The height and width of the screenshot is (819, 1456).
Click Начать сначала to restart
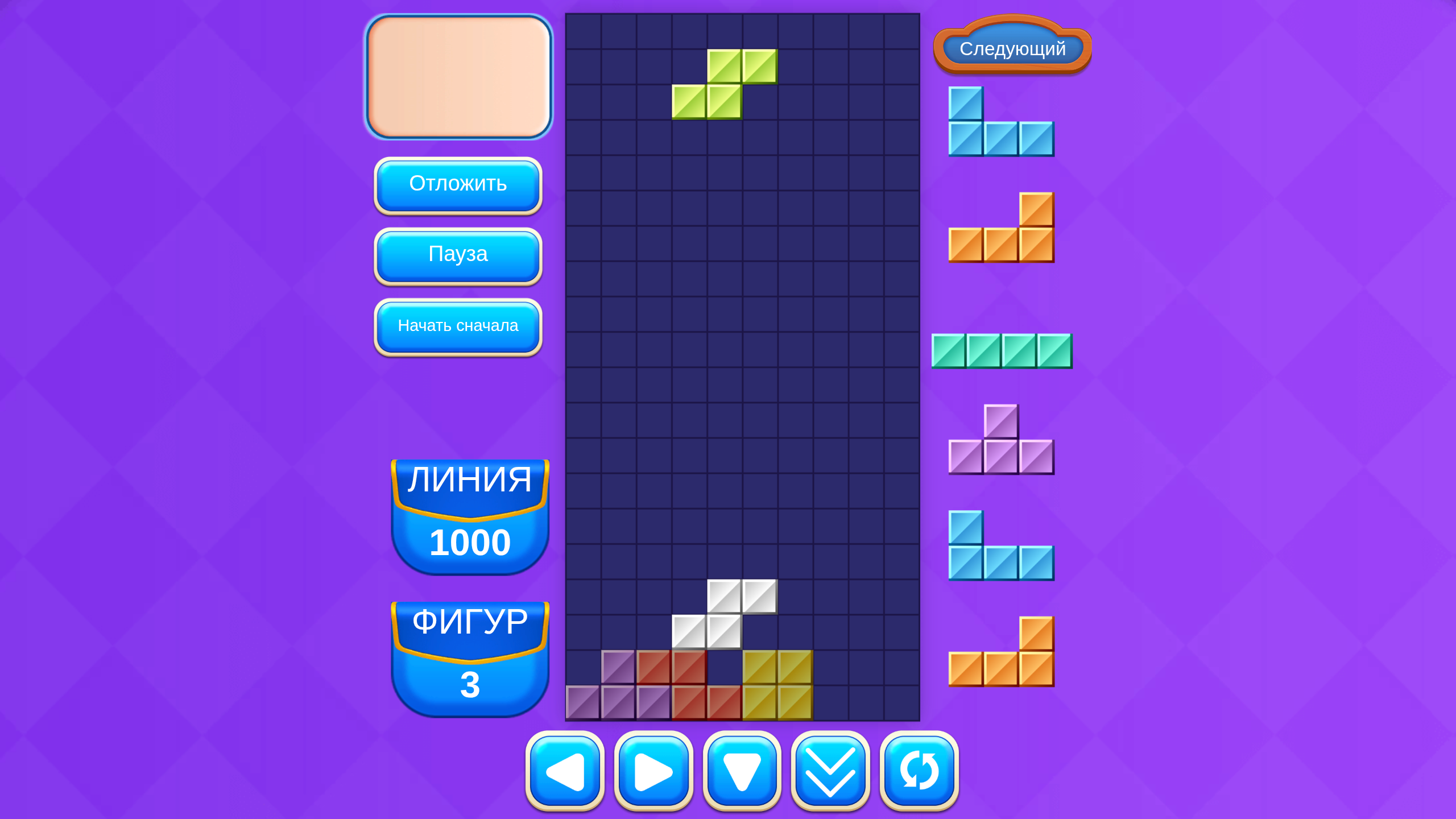[458, 326]
